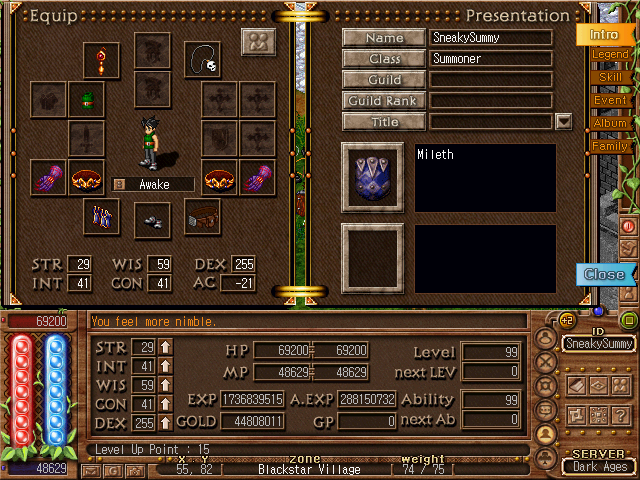
Task: Select the red jeweled earring slot
Action: point(101,61)
